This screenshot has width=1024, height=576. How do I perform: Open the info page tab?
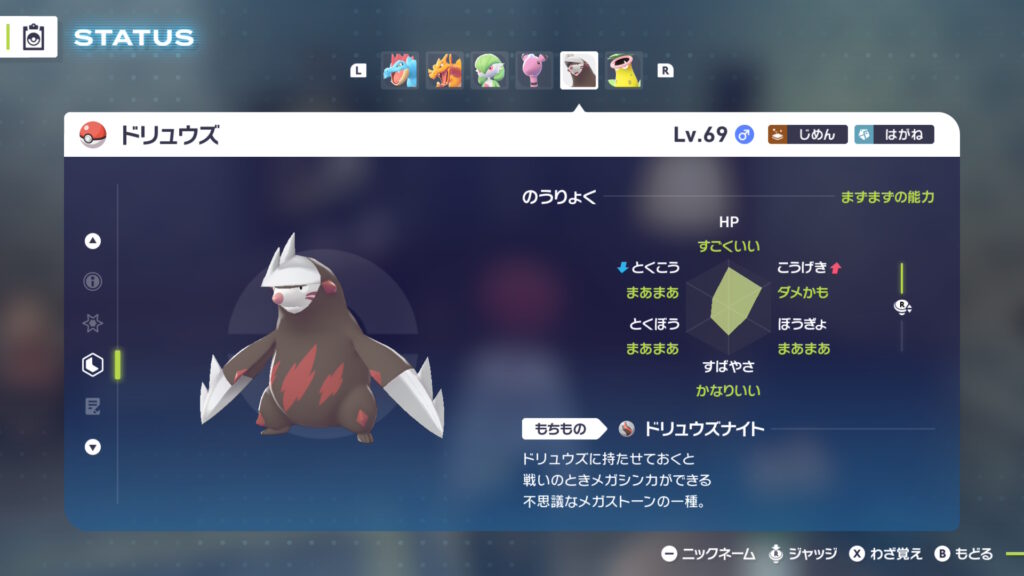(93, 282)
